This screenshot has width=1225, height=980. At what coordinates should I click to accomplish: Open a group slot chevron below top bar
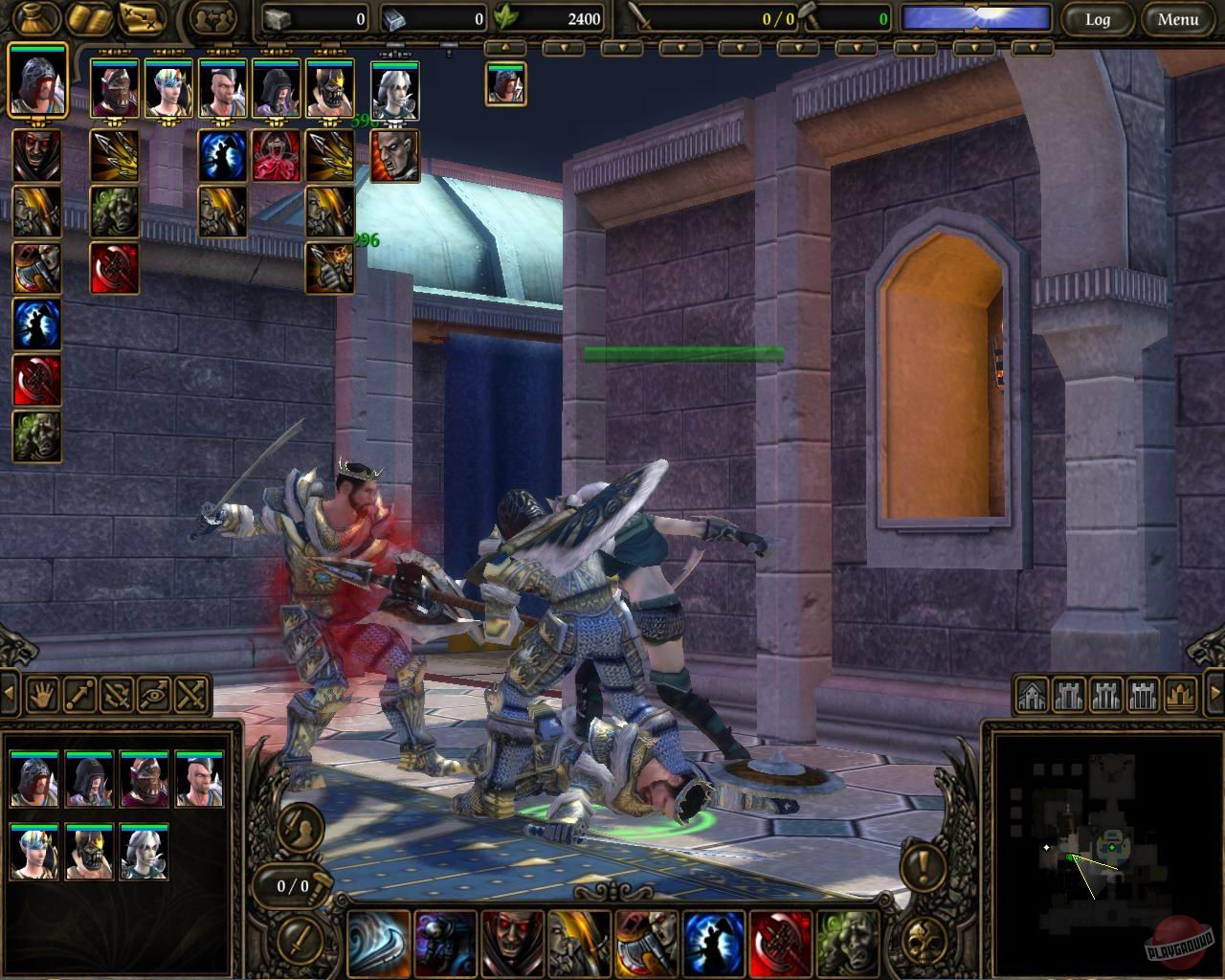coord(621,46)
